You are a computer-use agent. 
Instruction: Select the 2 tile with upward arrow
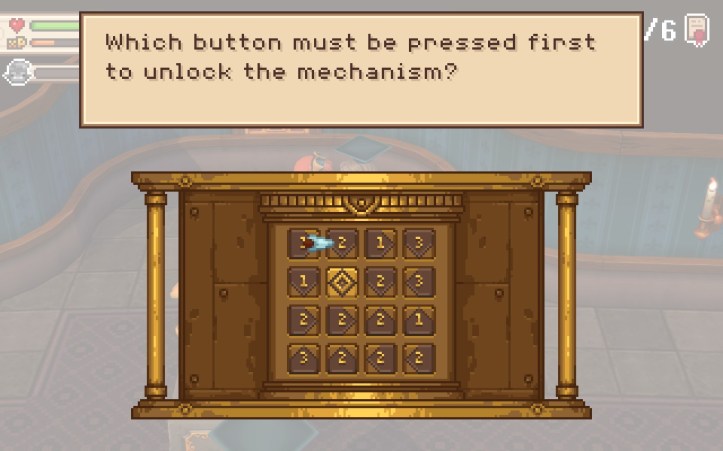point(380,320)
